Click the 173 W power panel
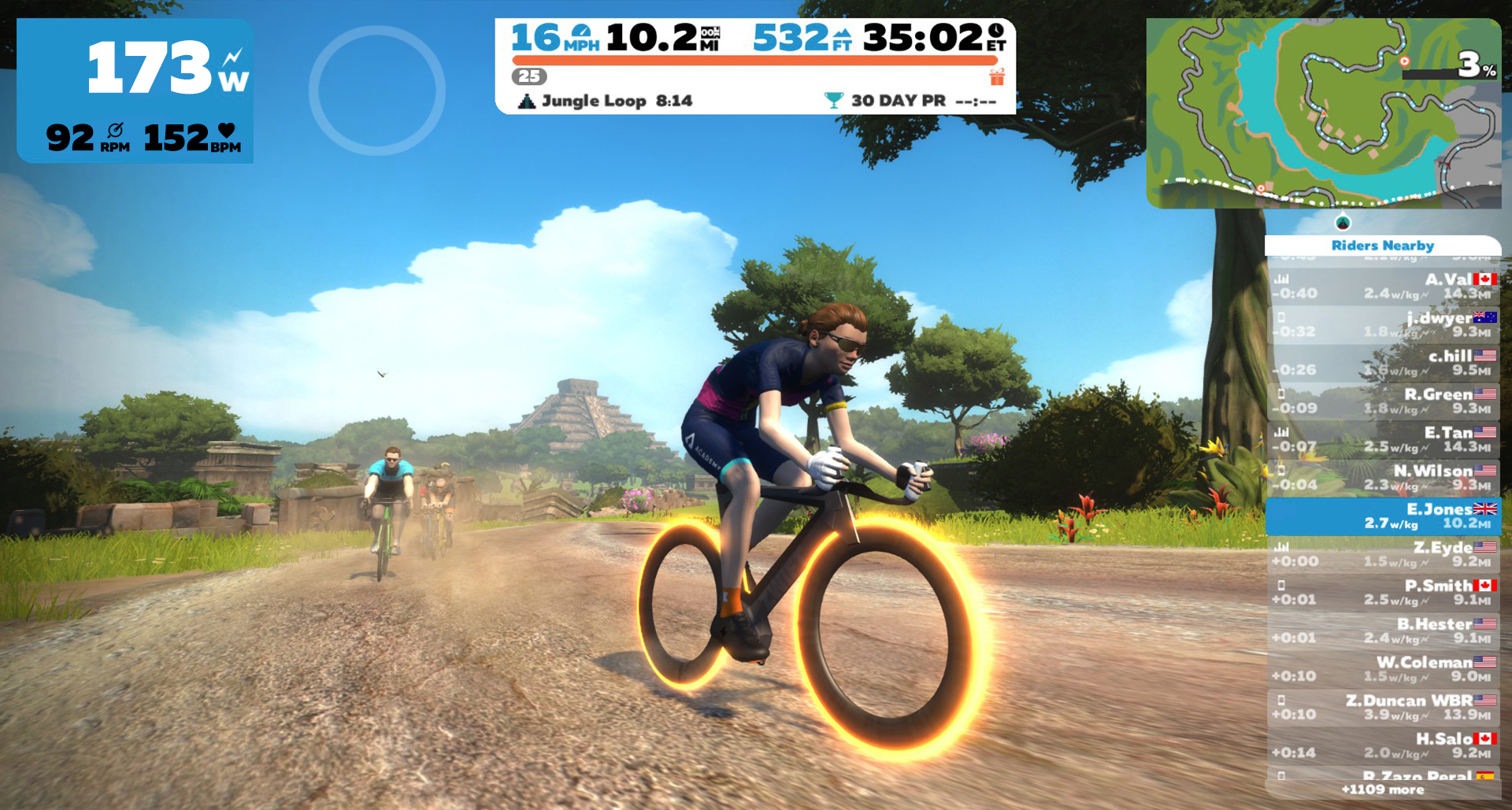1512x810 pixels. pyautogui.click(x=135, y=91)
